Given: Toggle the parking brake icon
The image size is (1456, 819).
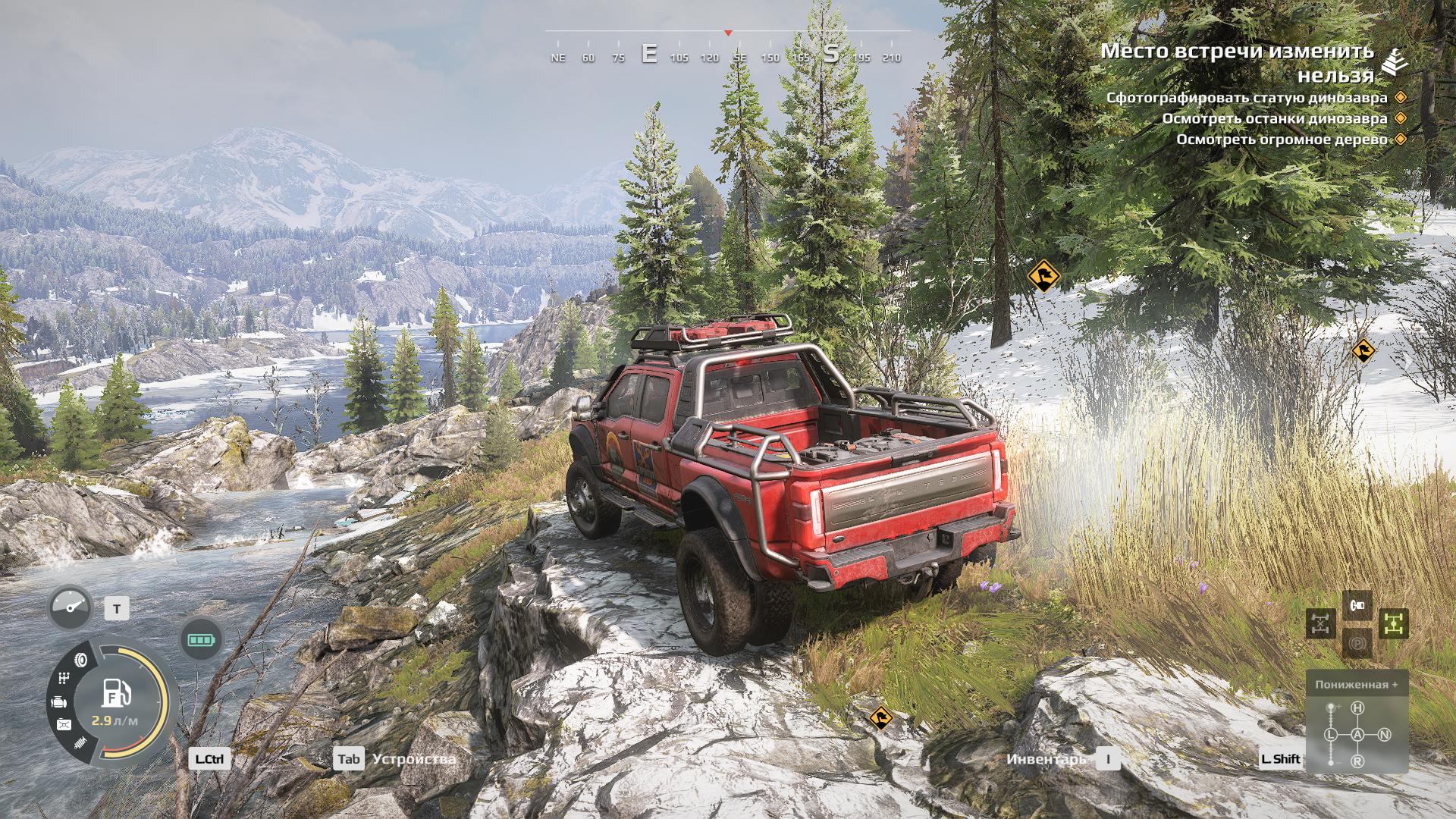Looking at the screenshot, I should pyautogui.click(x=1357, y=644).
